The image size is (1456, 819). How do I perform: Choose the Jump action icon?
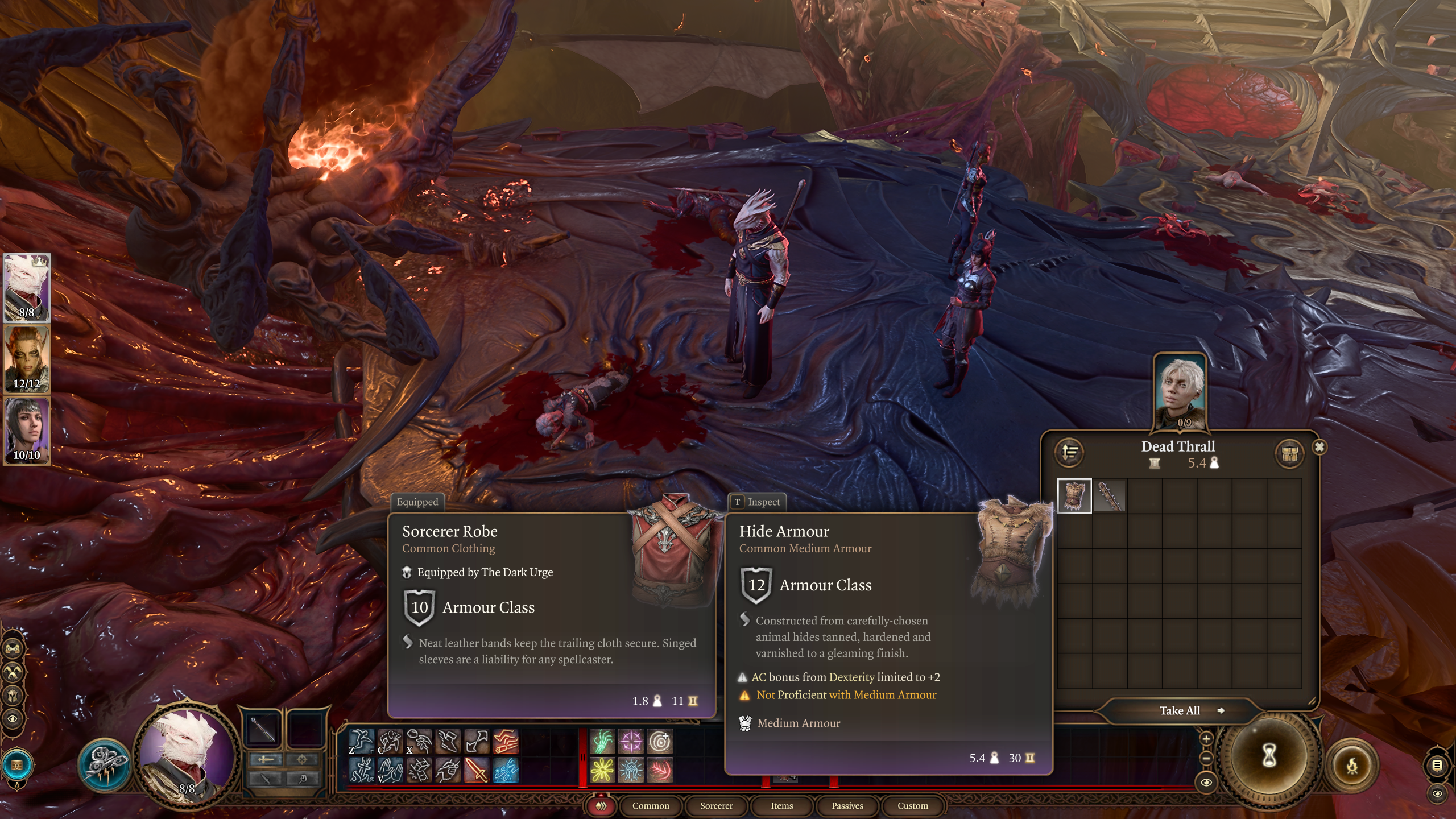[x=362, y=742]
